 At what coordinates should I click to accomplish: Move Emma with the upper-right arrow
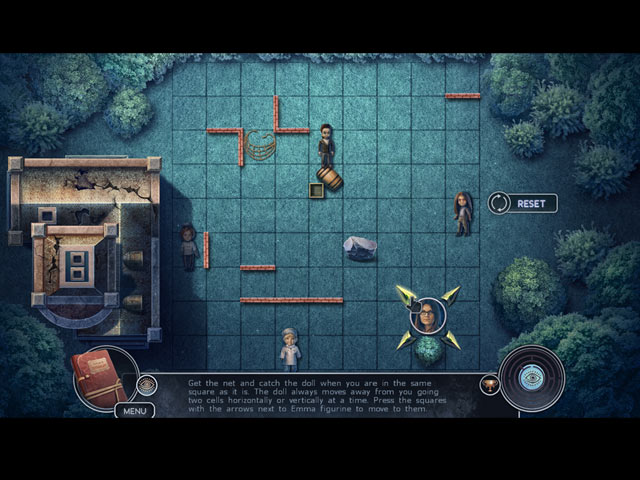(x=451, y=295)
